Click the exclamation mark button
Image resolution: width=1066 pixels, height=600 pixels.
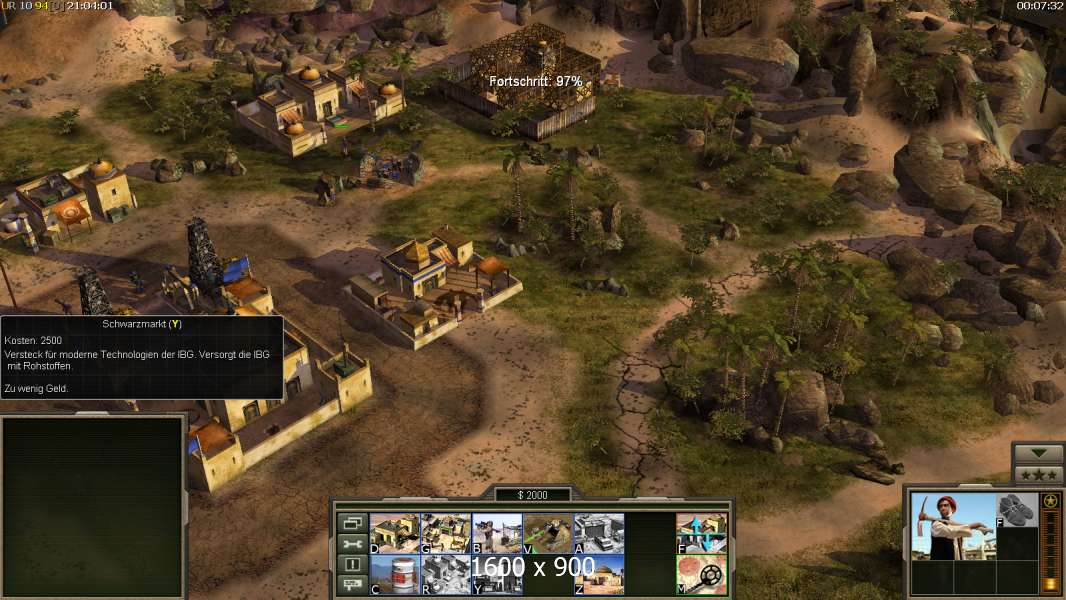(x=352, y=565)
